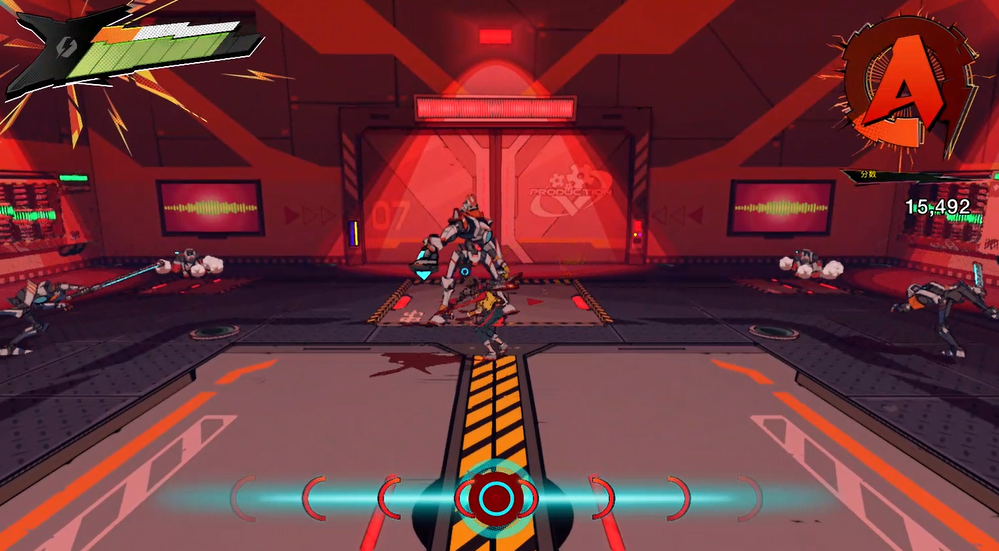The image size is (999, 551).
Task: Select the rhythm beat center circle
Action: (496, 497)
